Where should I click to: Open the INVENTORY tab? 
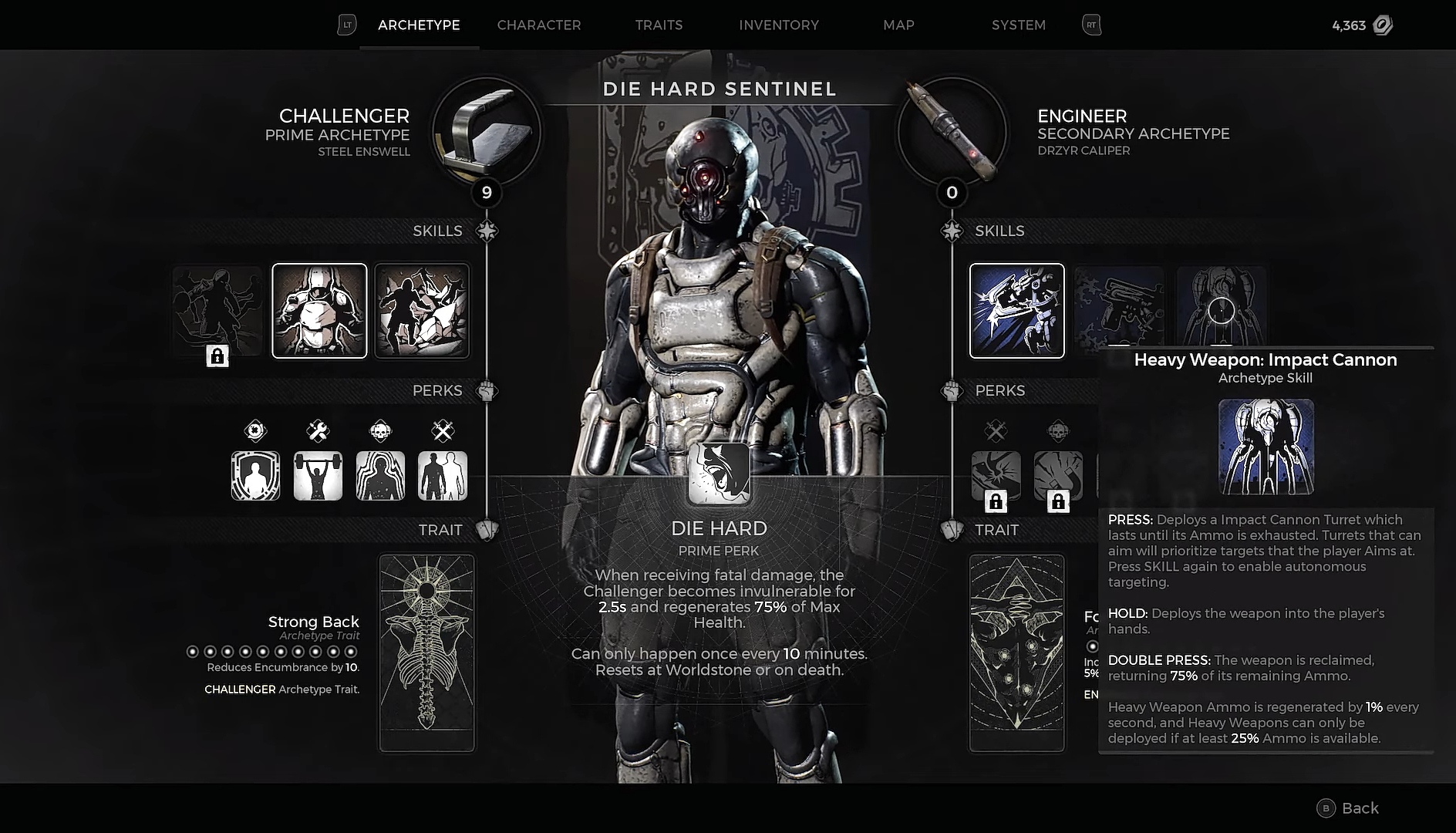779,25
